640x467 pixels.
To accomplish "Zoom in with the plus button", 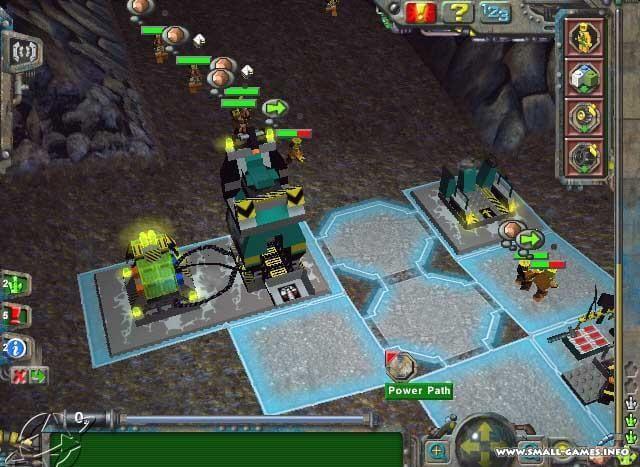I will [x=436, y=451].
